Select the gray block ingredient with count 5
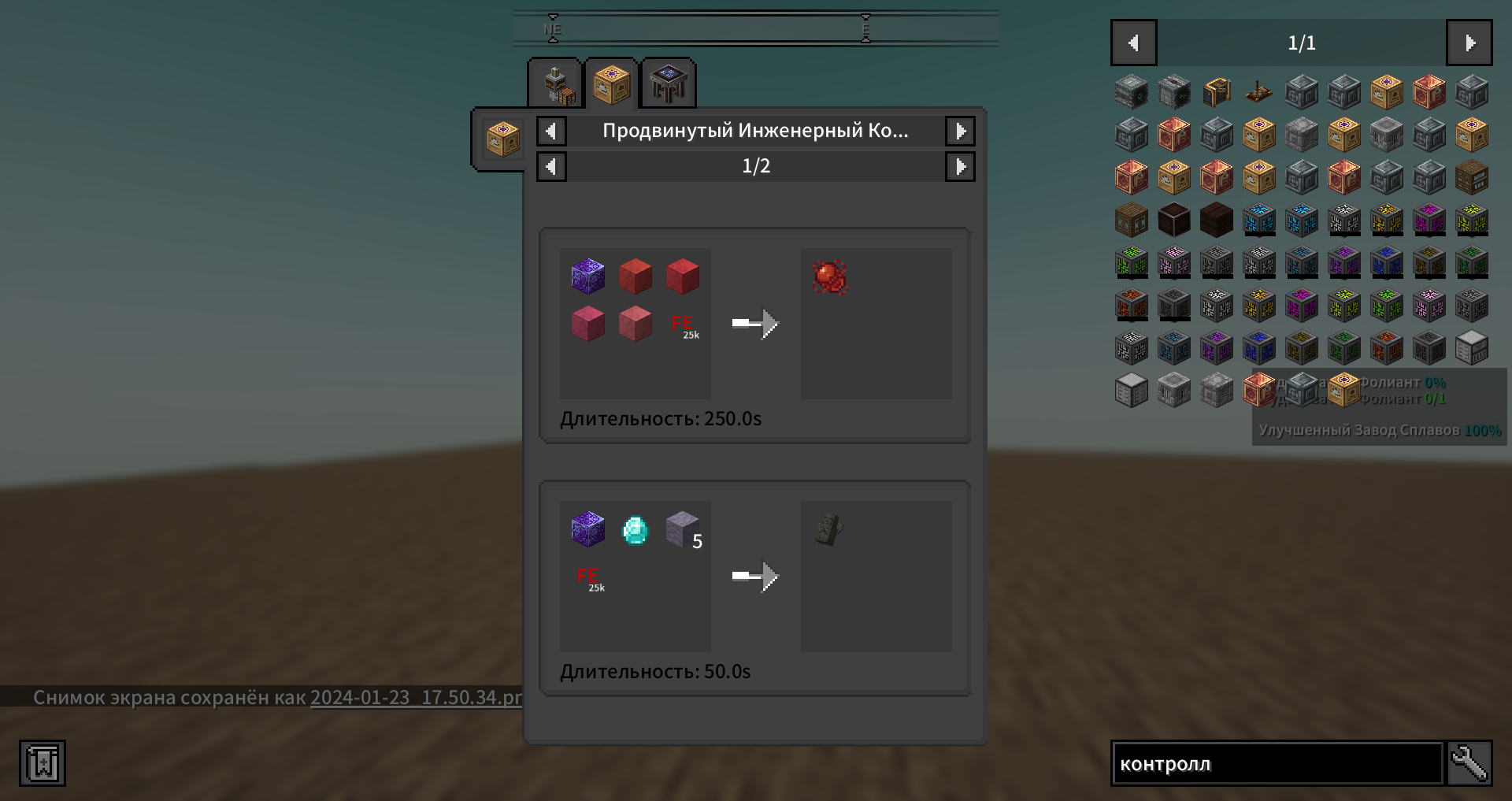This screenshot has width=1512, height=801. click(682, 529)
